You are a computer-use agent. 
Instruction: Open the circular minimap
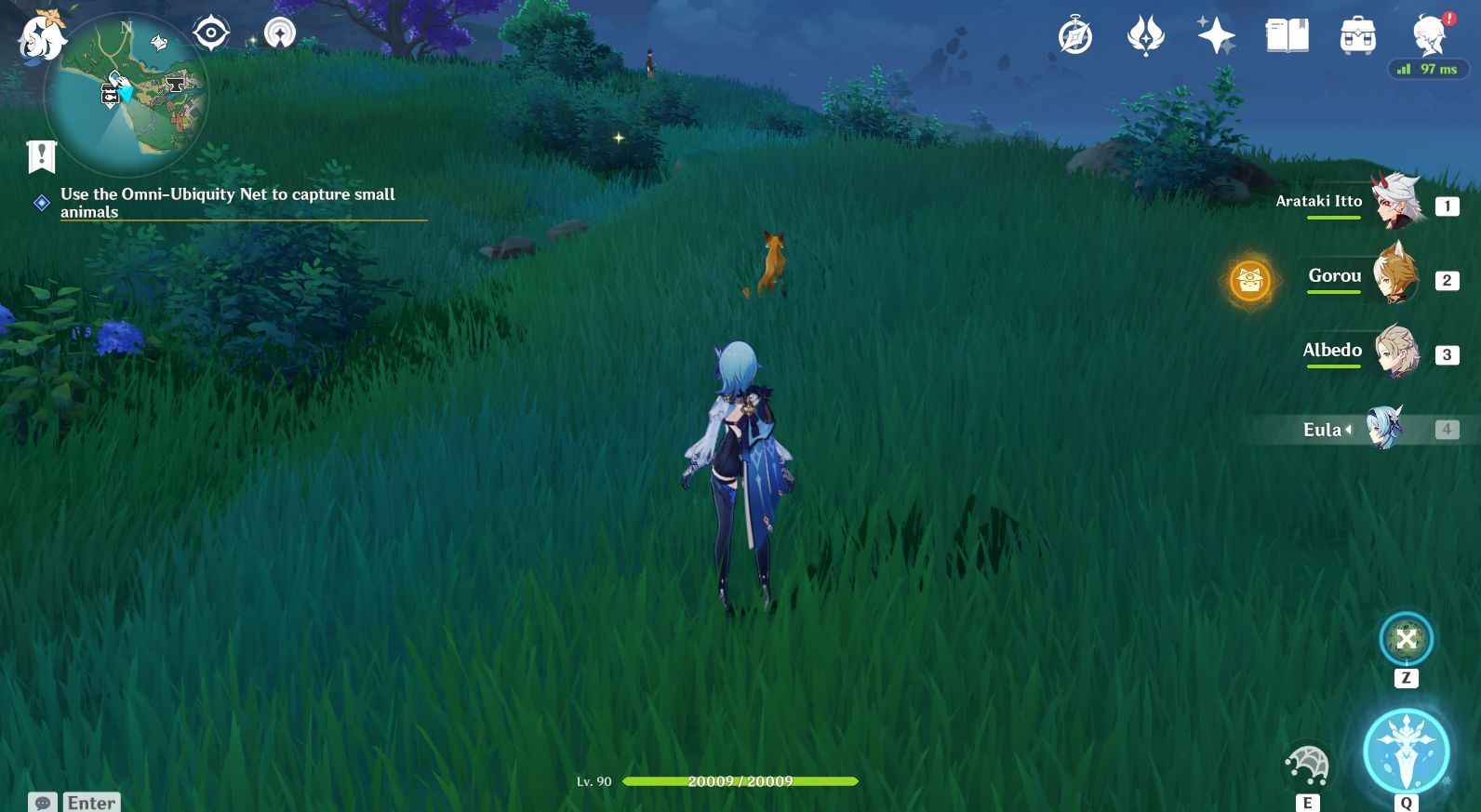click(x=127, y=95)
